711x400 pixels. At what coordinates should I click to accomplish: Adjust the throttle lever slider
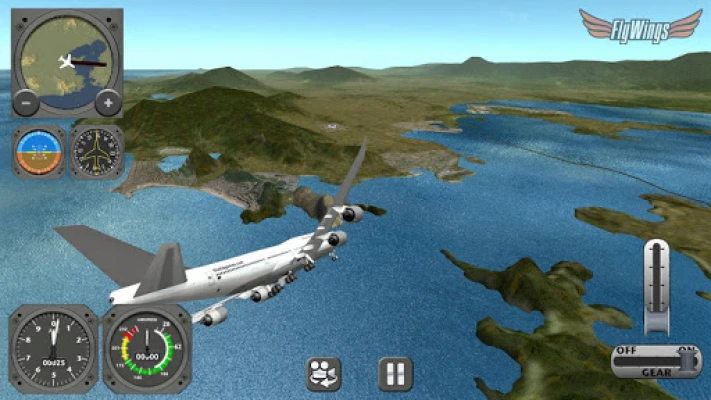(657, 286)
